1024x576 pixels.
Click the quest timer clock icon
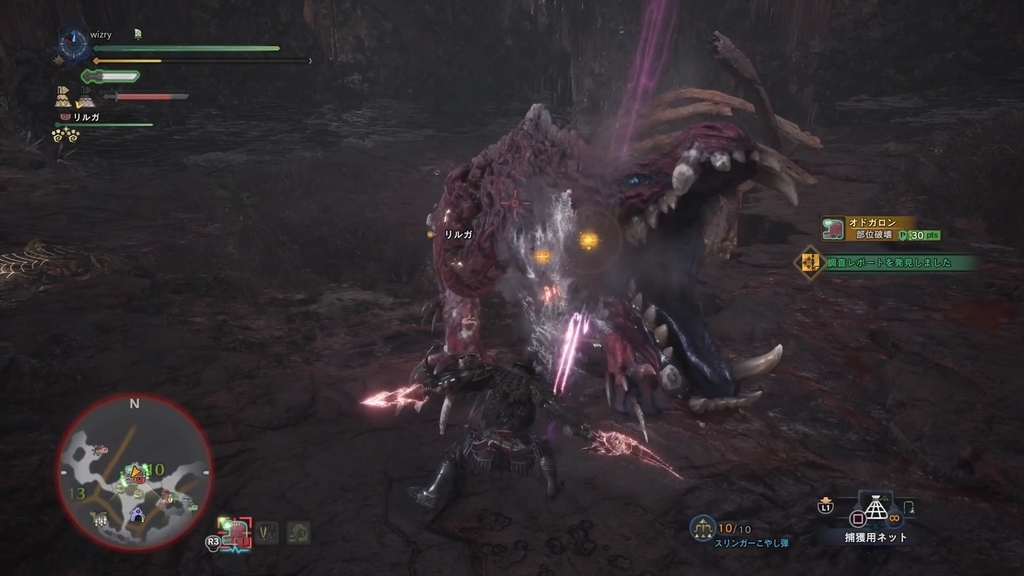click(72, 43)
